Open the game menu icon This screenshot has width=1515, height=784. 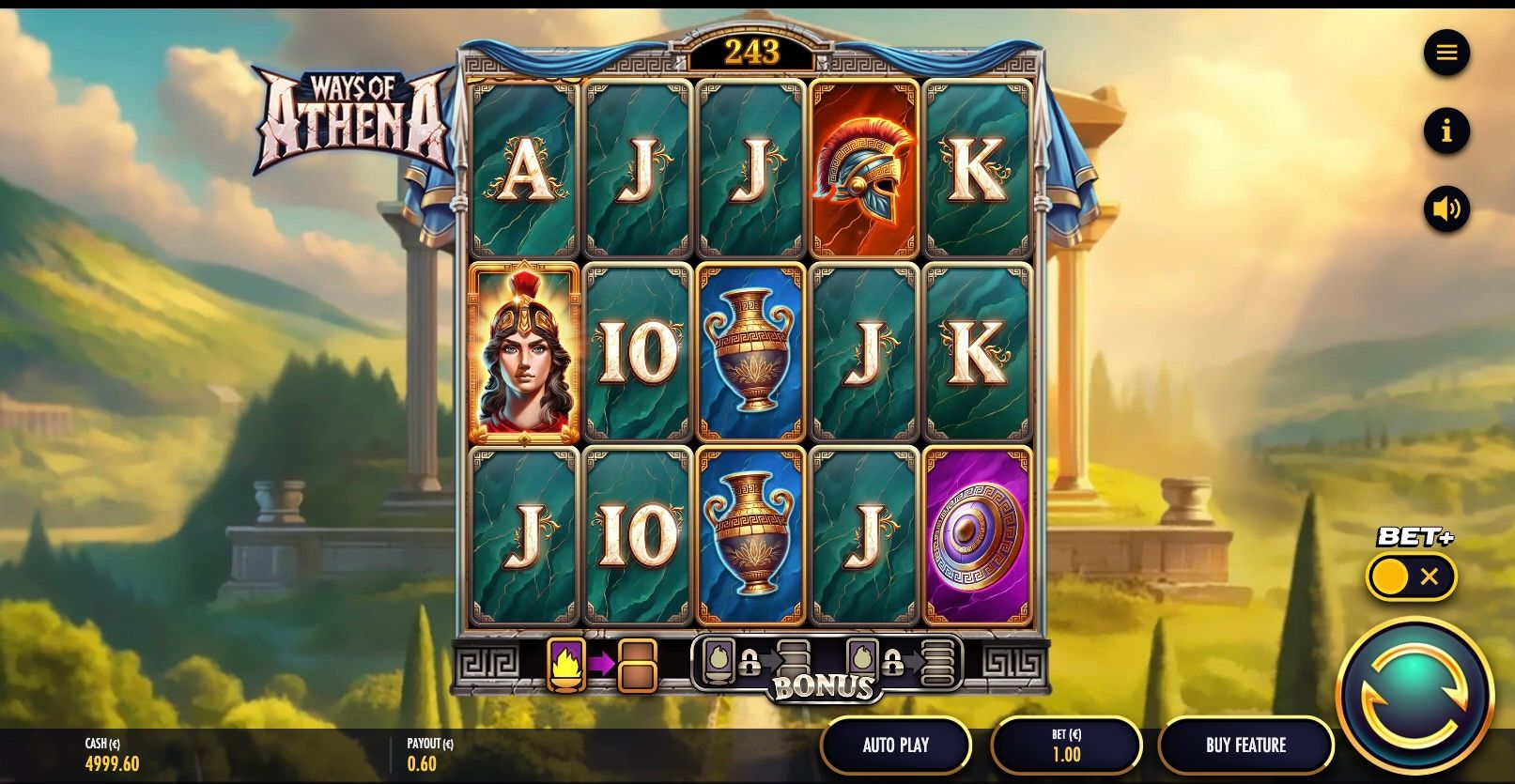tap(1447, 53)
